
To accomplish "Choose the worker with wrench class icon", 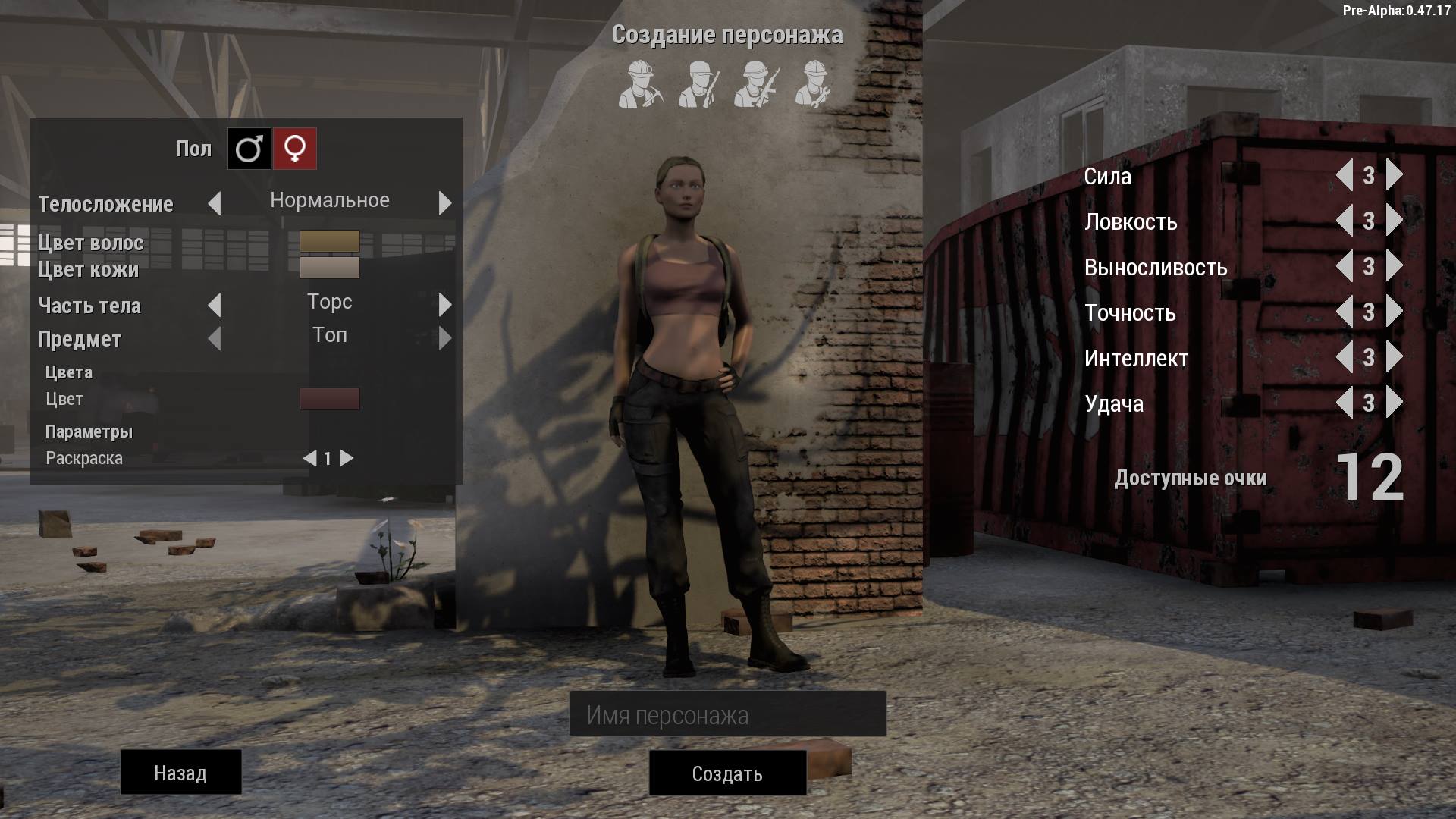I will [814, 84].
